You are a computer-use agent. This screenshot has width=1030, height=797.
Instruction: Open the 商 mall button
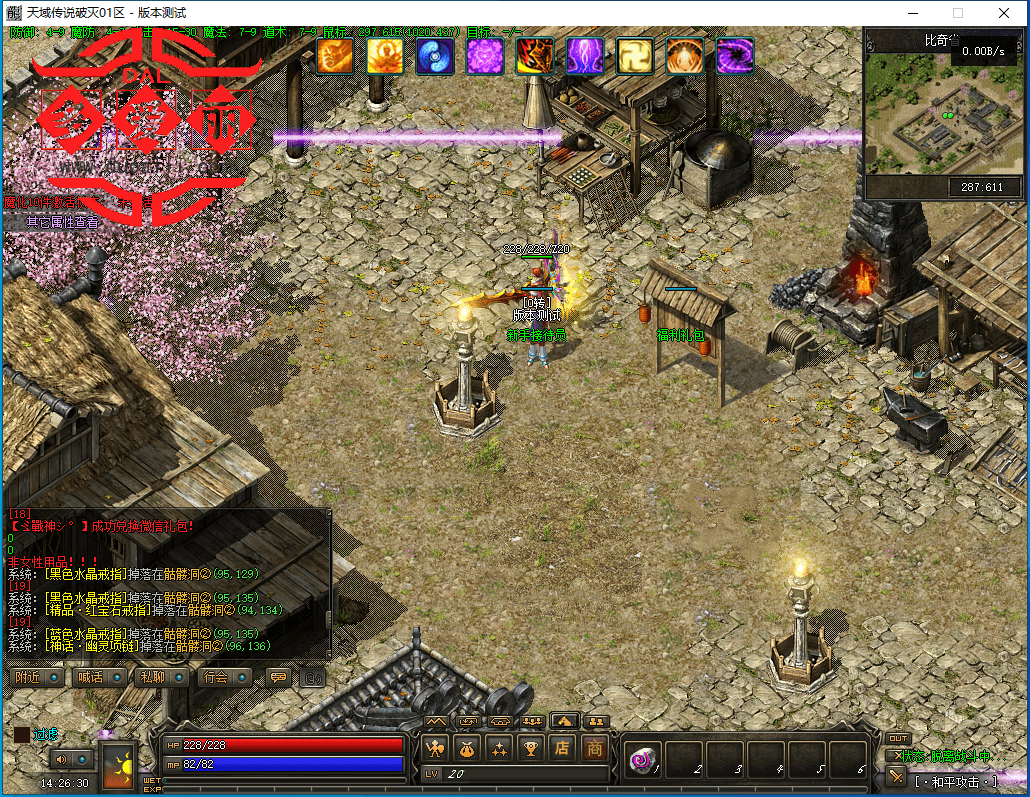(595, 748)
